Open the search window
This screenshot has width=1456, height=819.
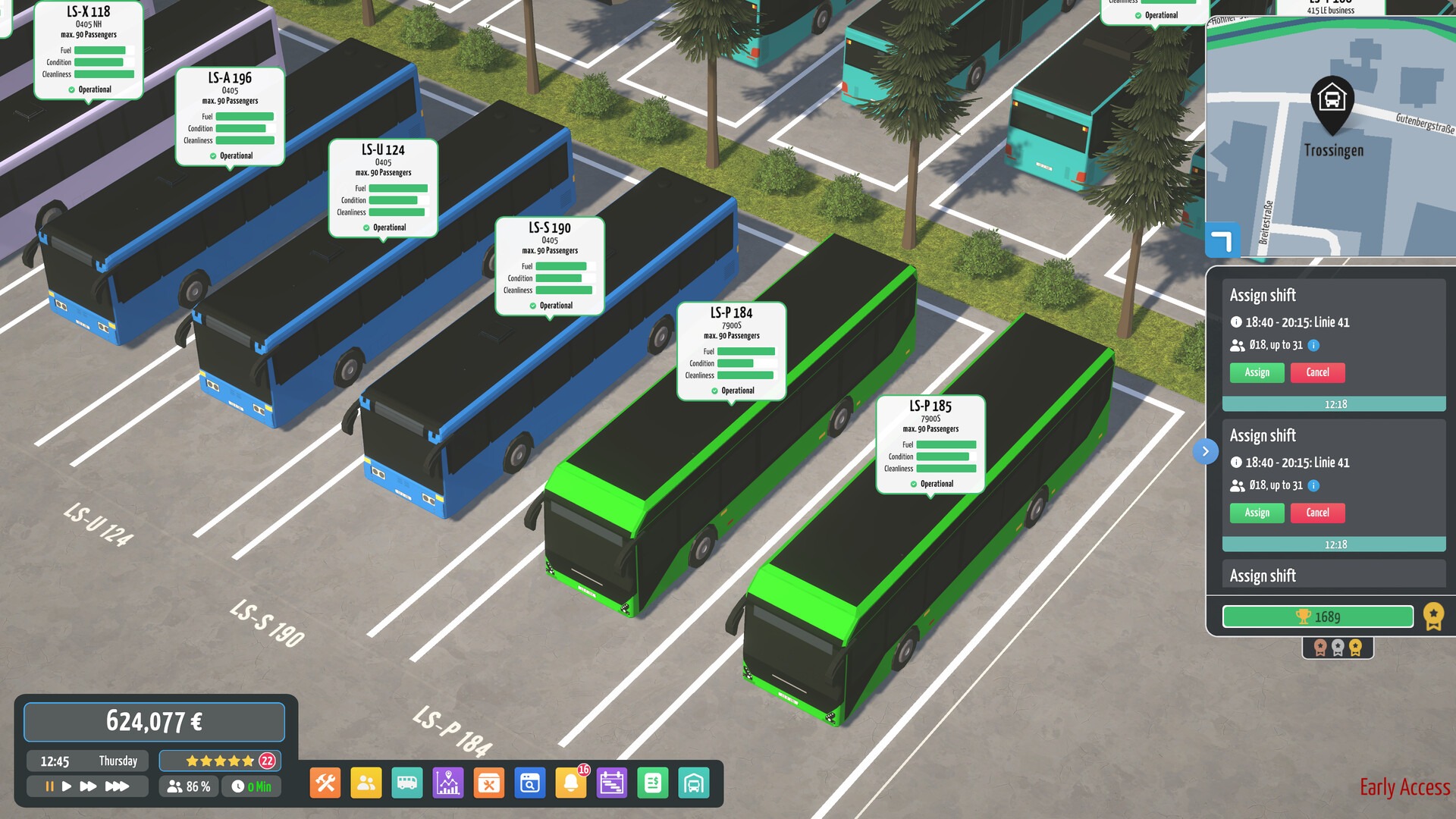coord(530,783)
